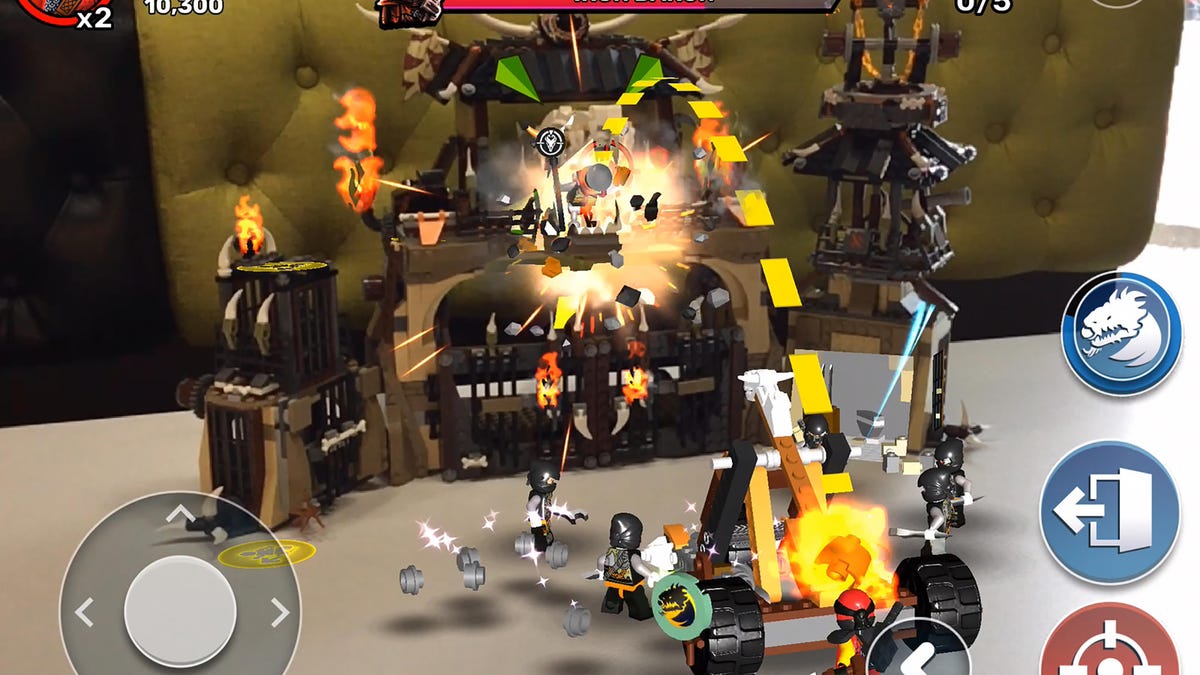Tap the joystick's right arrow

pyautogui.click(x=279, y=611)
